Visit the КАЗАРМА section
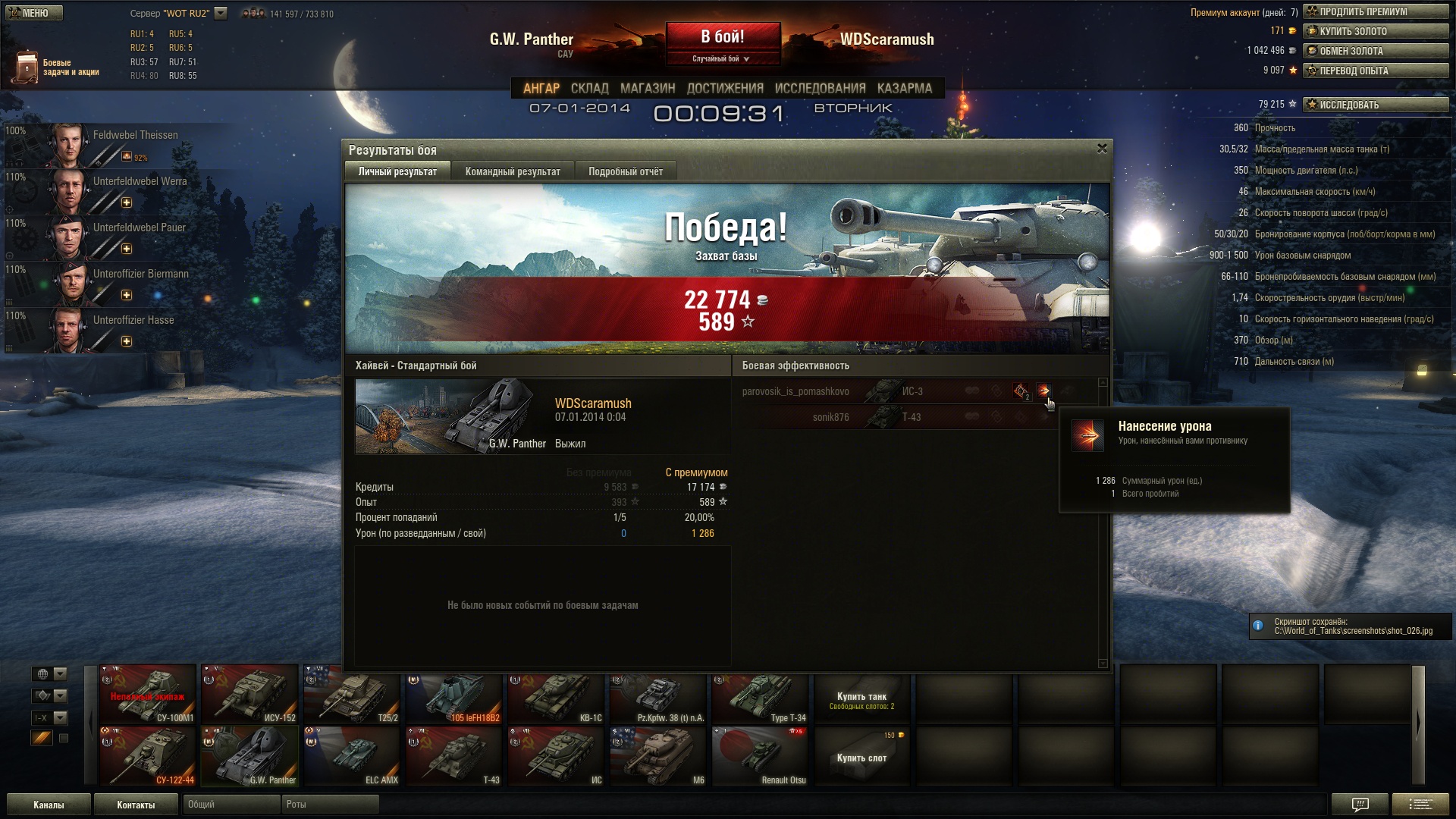This screenshot has width=1456, height=819. [905, 88]
